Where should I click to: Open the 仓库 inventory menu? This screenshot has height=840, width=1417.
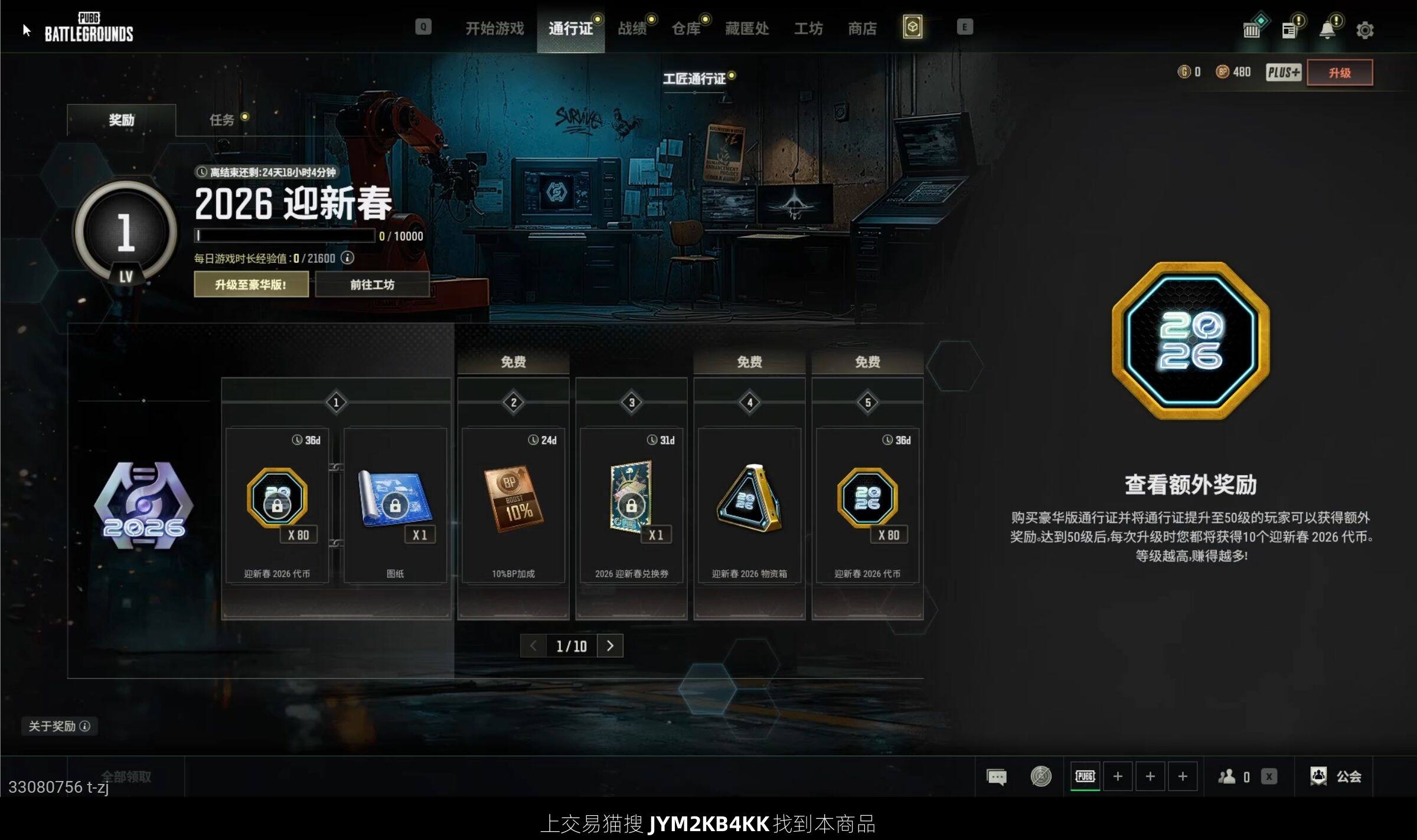(x=685, y=28)
